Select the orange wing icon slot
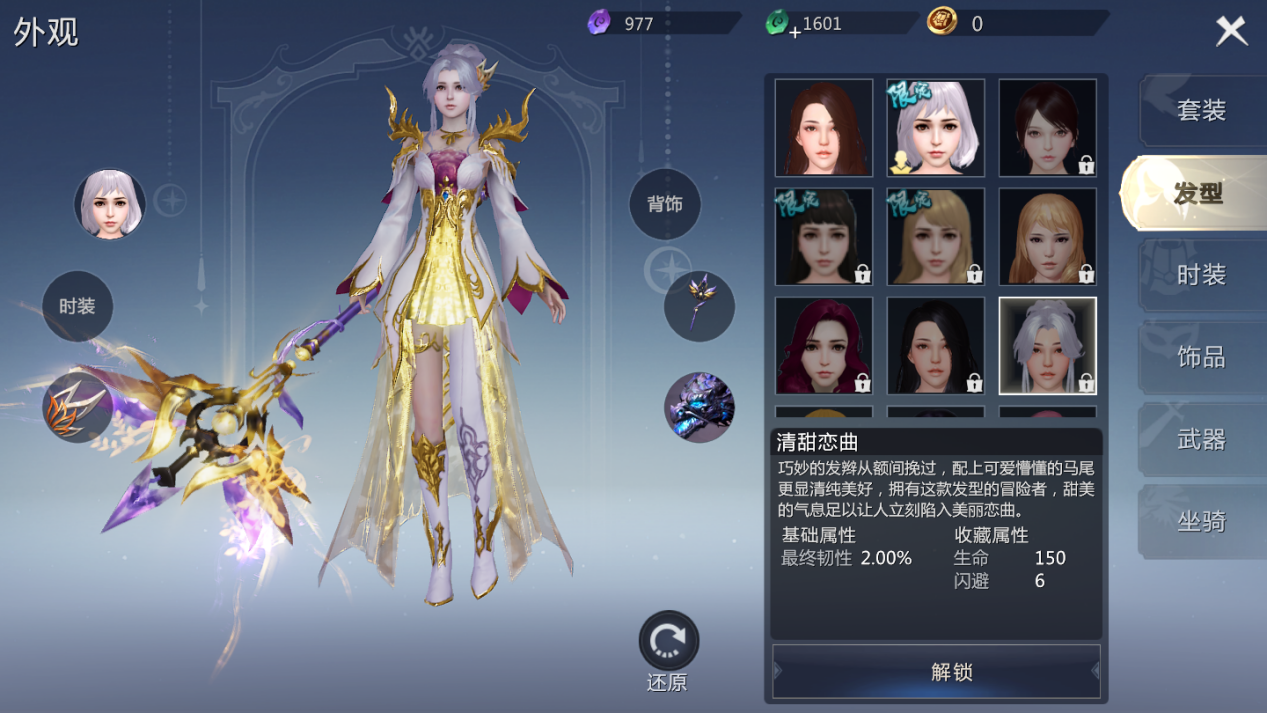The height and width of the screenshot is (713, 1267). pos(77,407)
